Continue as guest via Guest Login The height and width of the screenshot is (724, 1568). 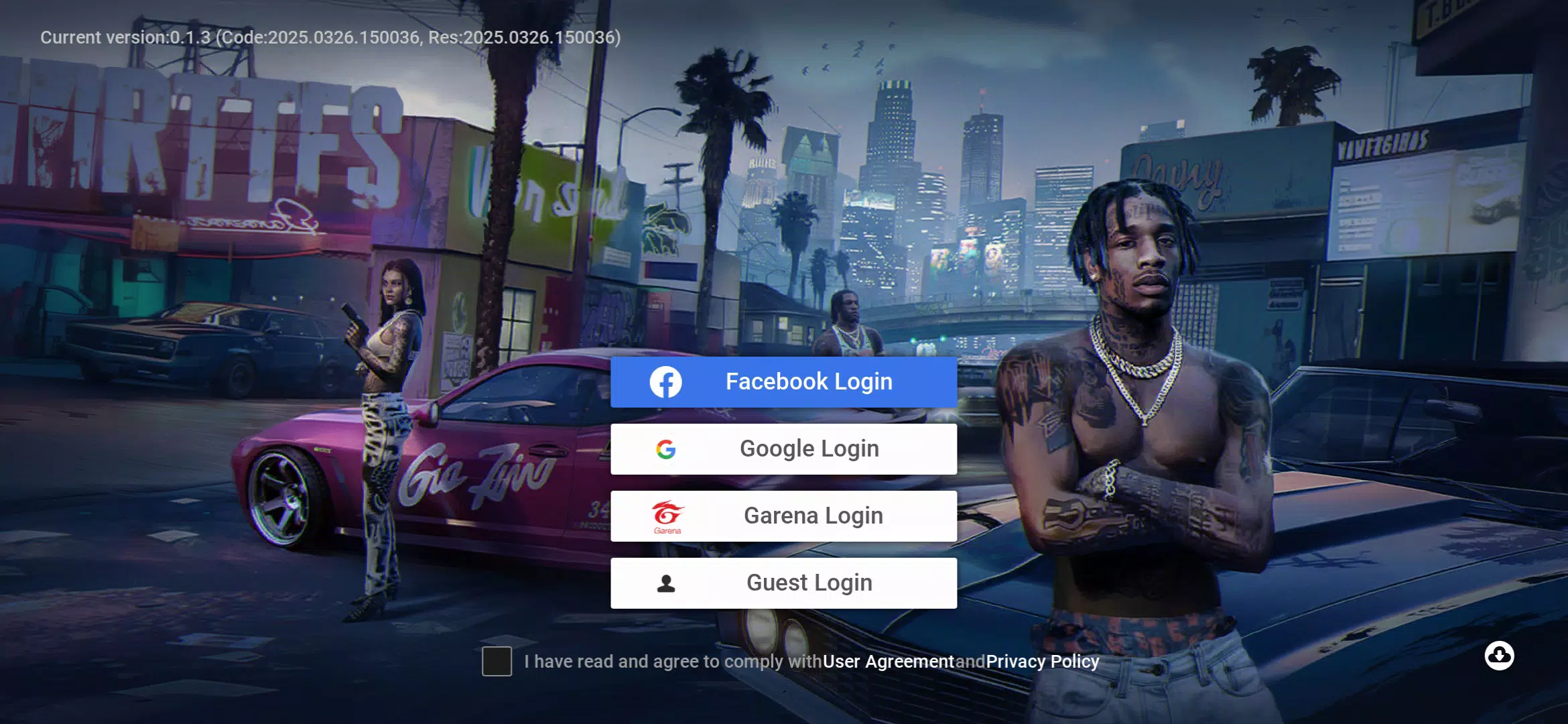784,583
